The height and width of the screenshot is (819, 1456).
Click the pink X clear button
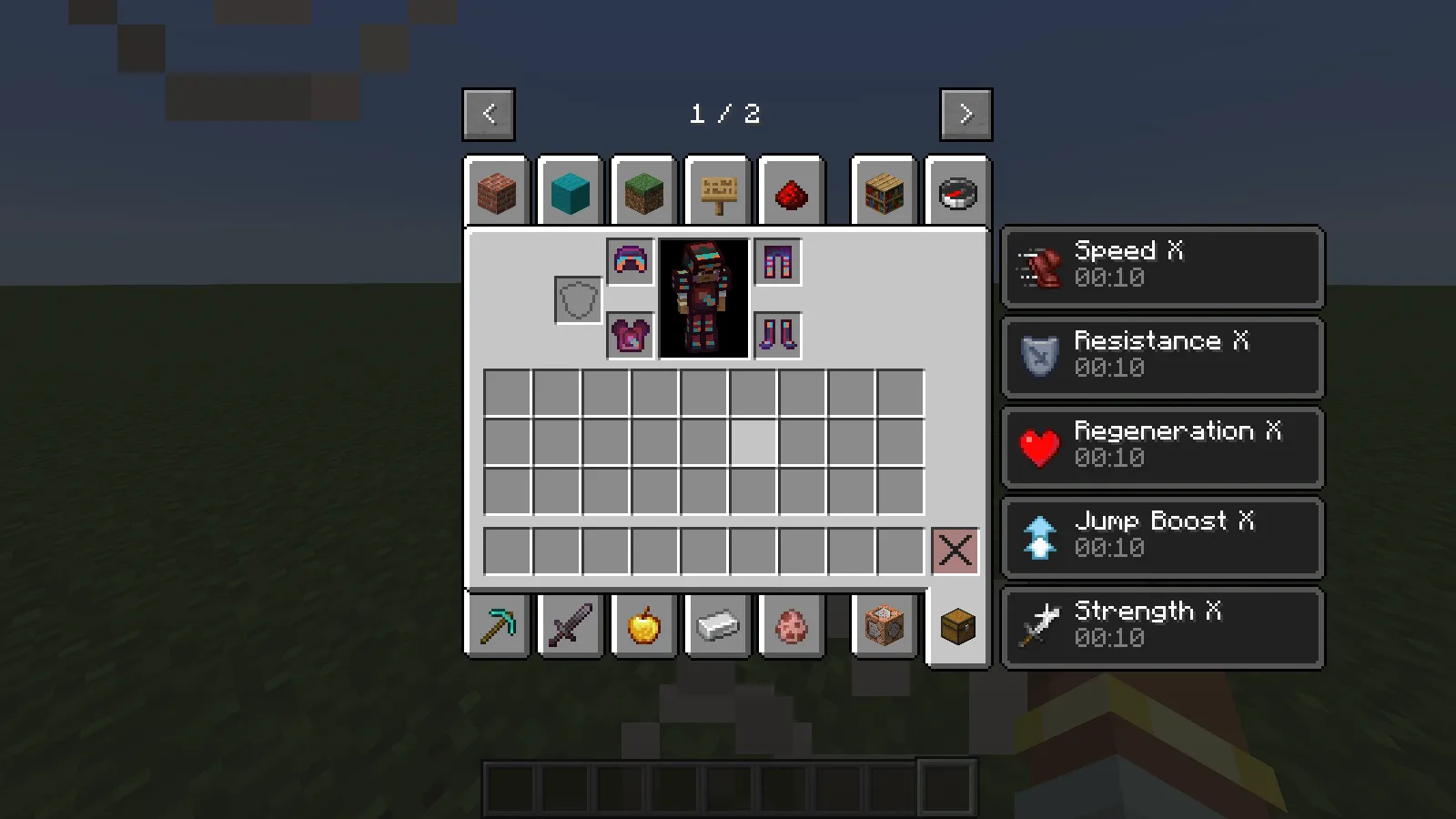pos(956,550)
